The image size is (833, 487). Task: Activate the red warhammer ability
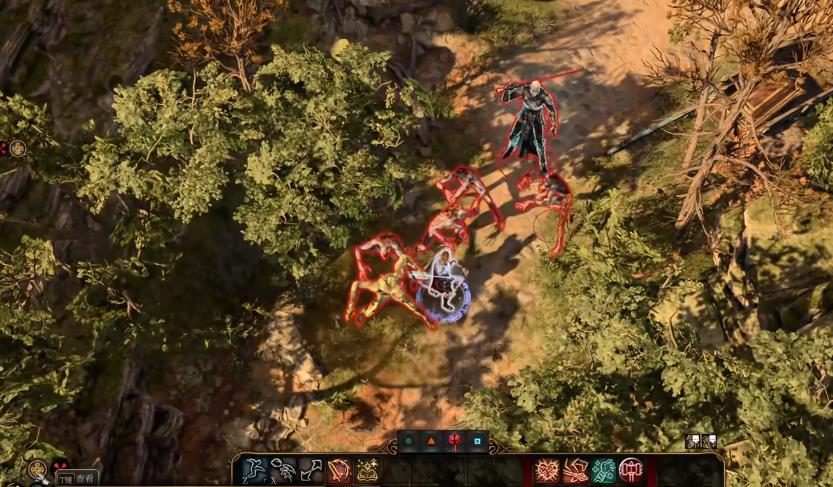tap(632, 470)
